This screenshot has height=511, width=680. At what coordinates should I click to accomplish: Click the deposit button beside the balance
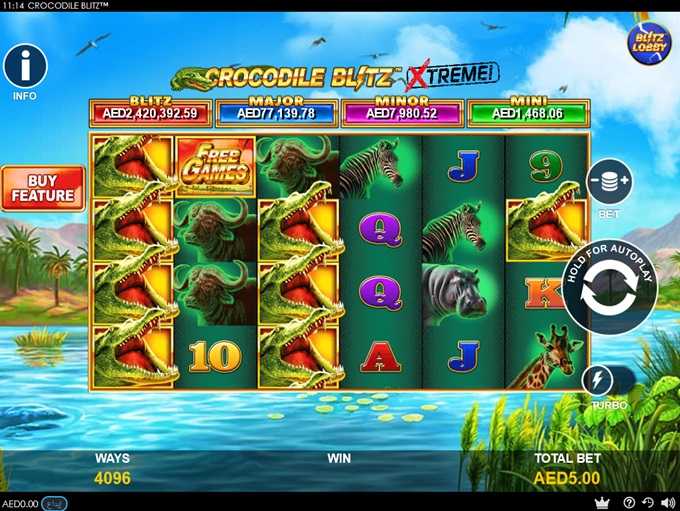pos(54,503)
